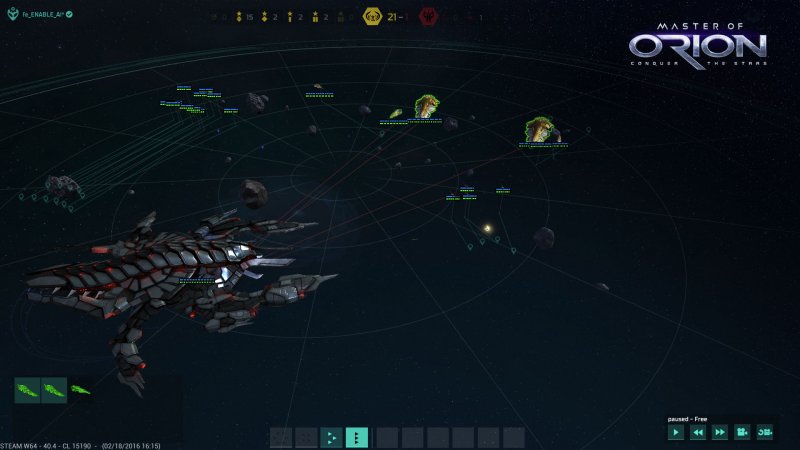Viewport: 800px width, 450px height.
Task: Select the second green ship card
Action: point(53,389)
